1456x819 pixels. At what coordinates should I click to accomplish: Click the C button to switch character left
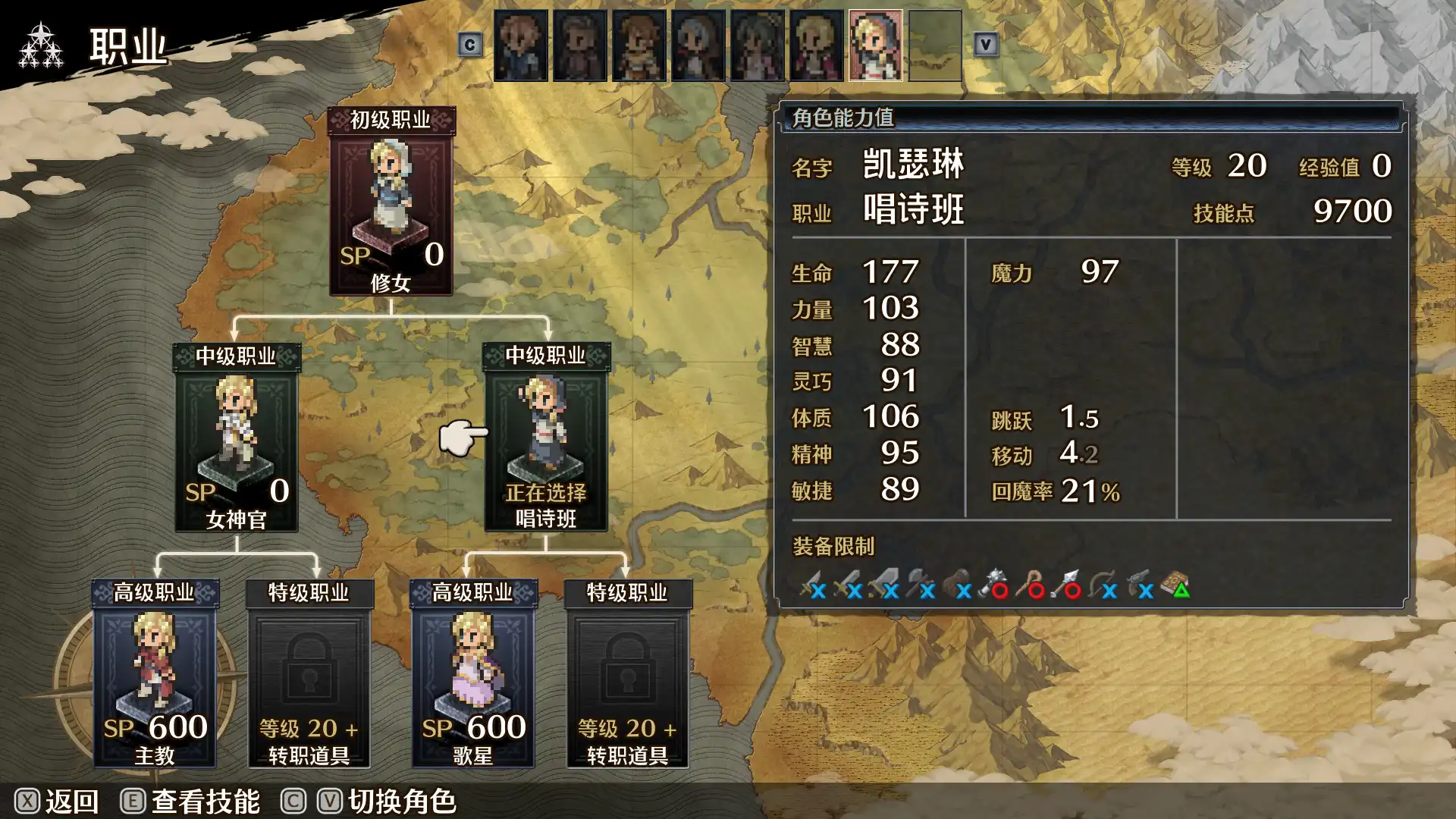(x=472, y=43)
